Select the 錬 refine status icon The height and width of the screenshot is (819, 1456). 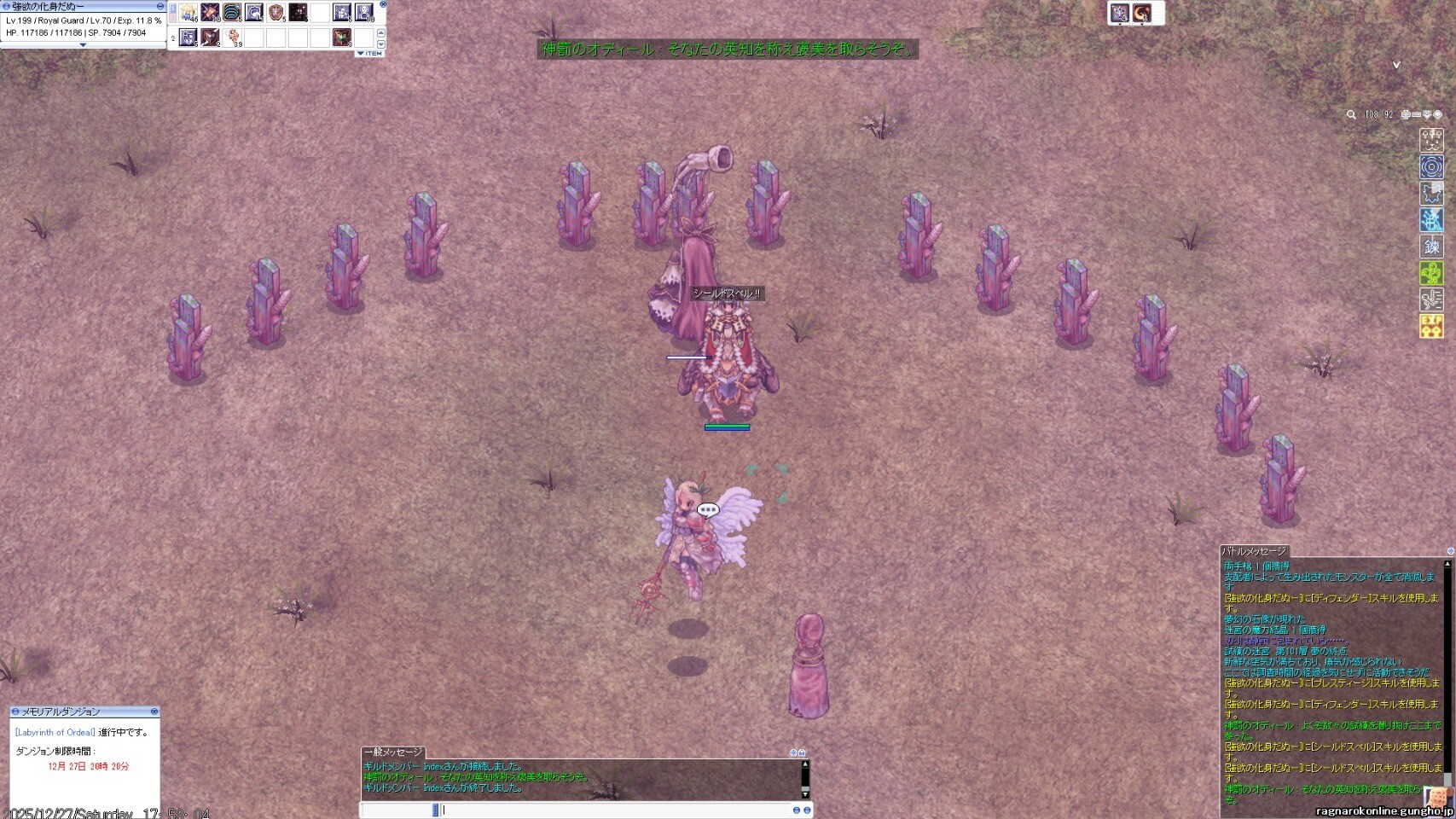(1431, 247)
